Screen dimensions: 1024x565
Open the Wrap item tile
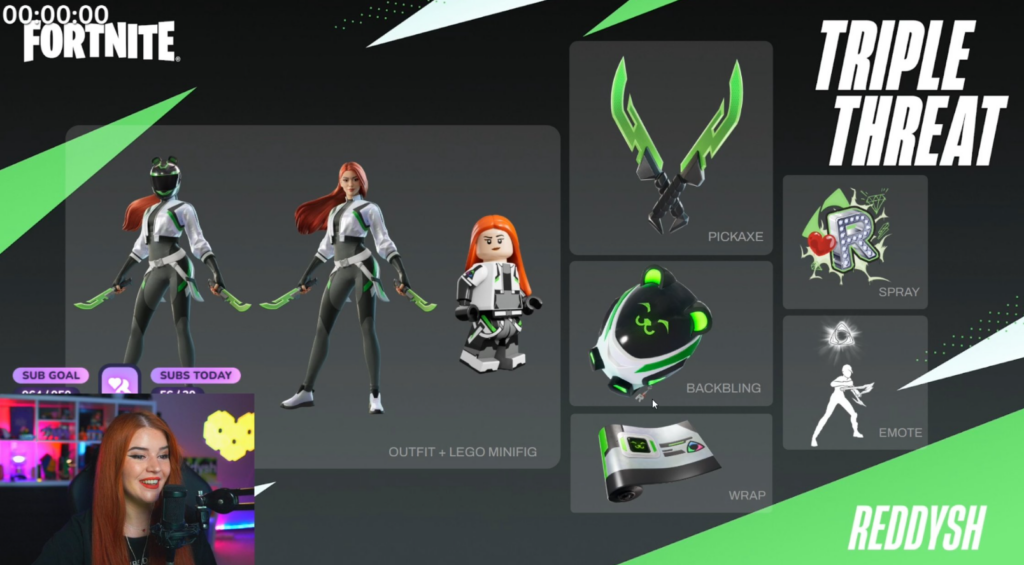point(670,462)
